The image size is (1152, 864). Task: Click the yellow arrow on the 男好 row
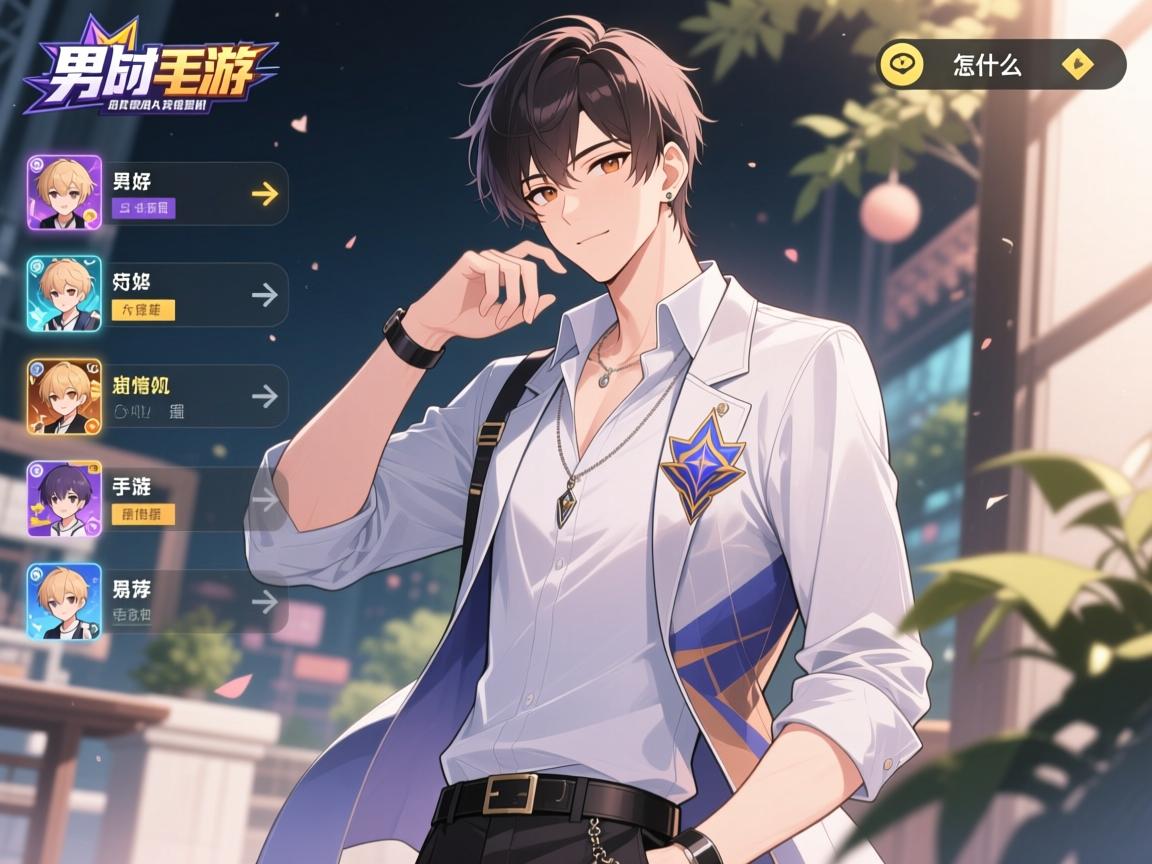[264, 193]
